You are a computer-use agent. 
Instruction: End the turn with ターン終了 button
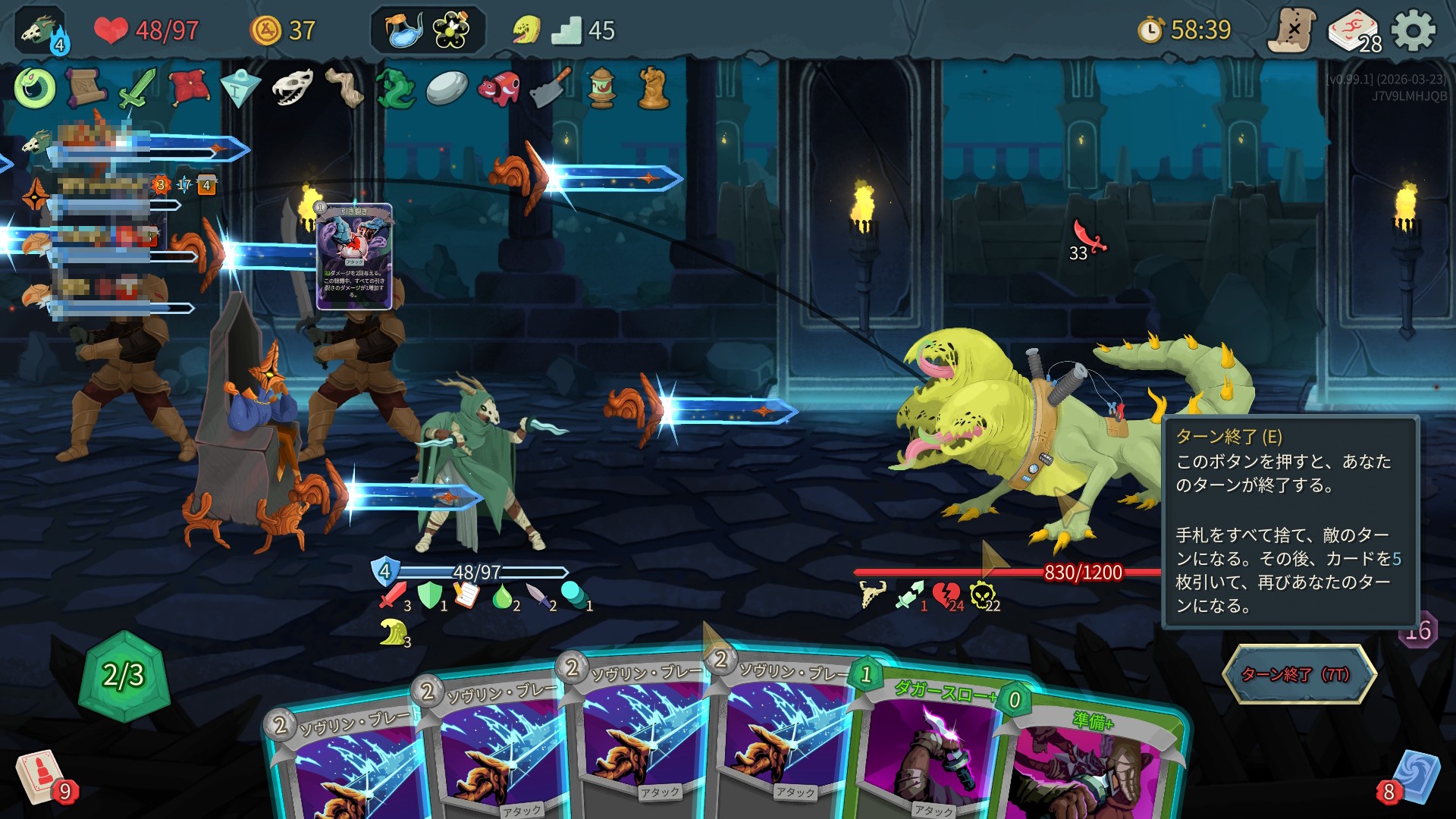click(1298, 674)
